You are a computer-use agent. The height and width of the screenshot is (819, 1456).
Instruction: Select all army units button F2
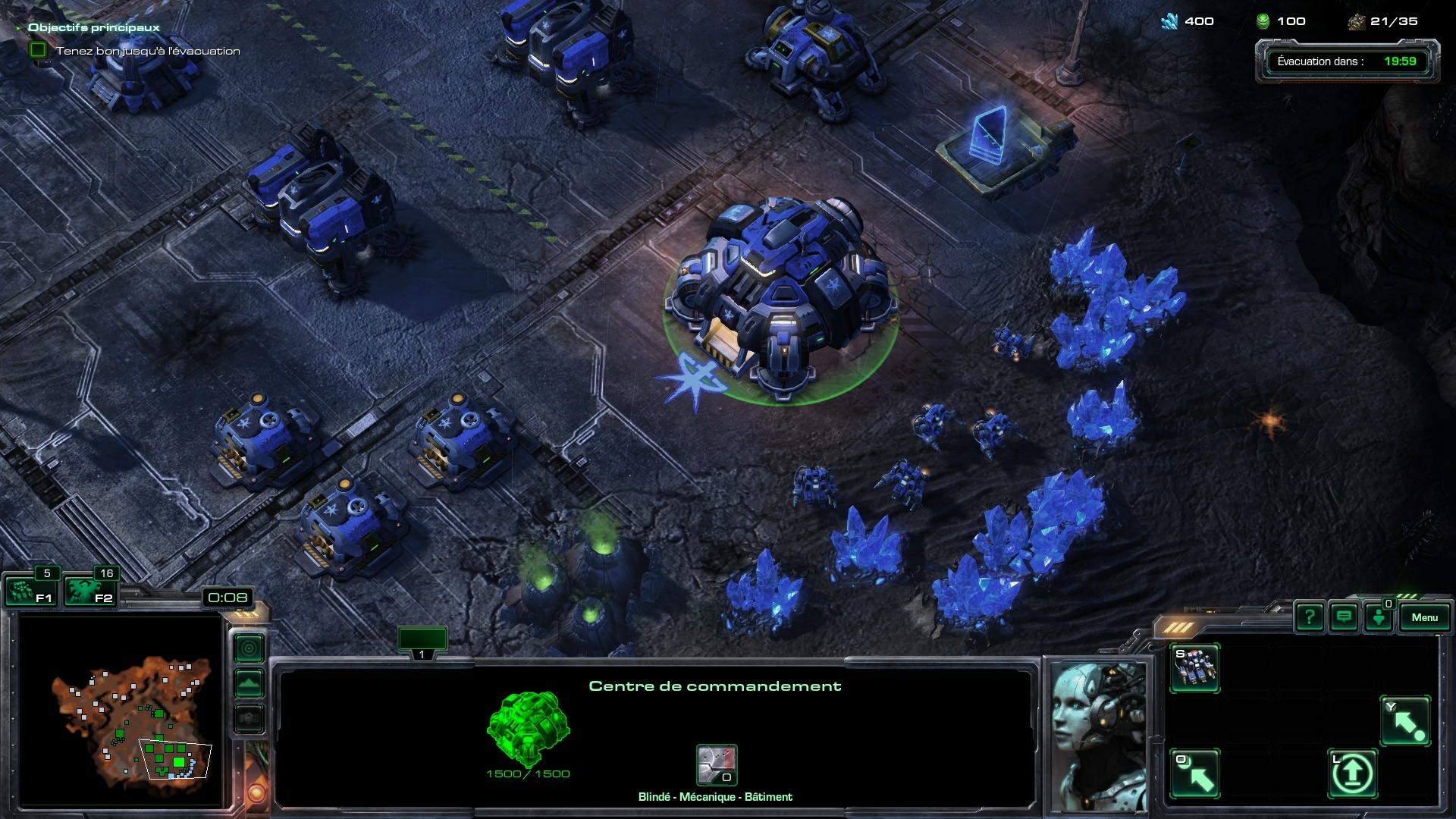click(89, 591)
